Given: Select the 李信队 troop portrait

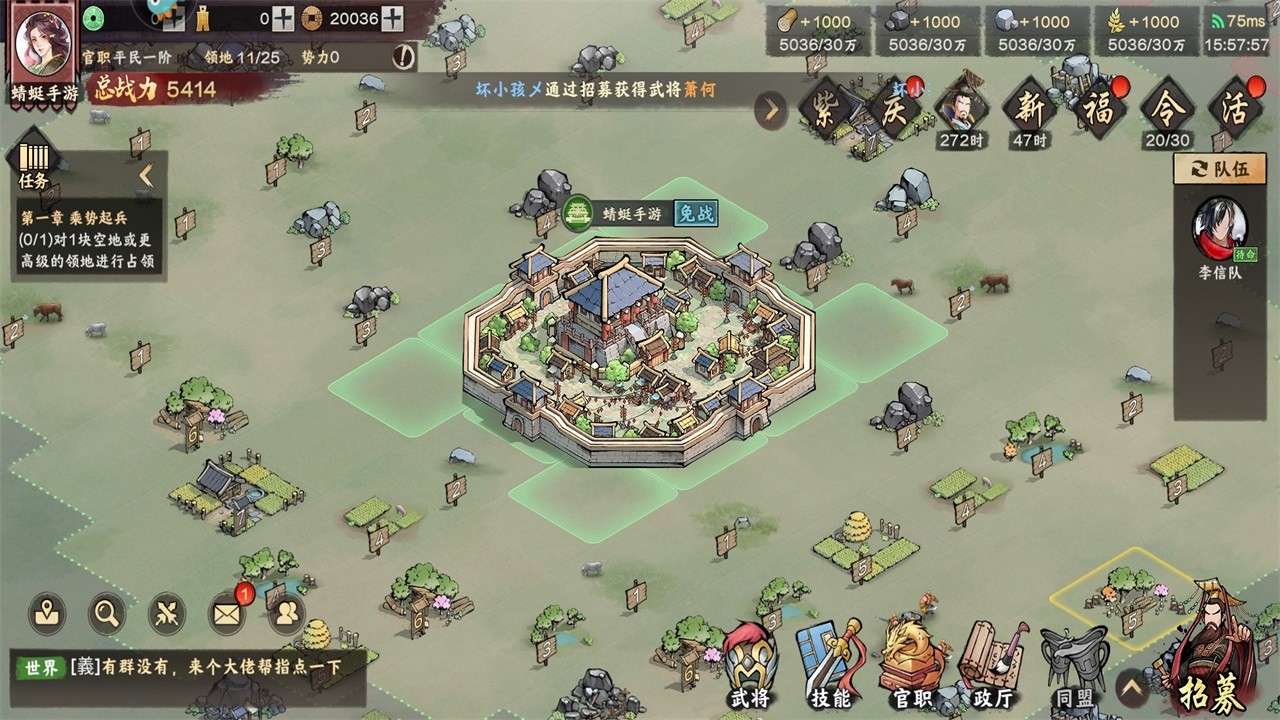Looking at the screenshot, I should pyautogui.click(x=1220, y=231).
